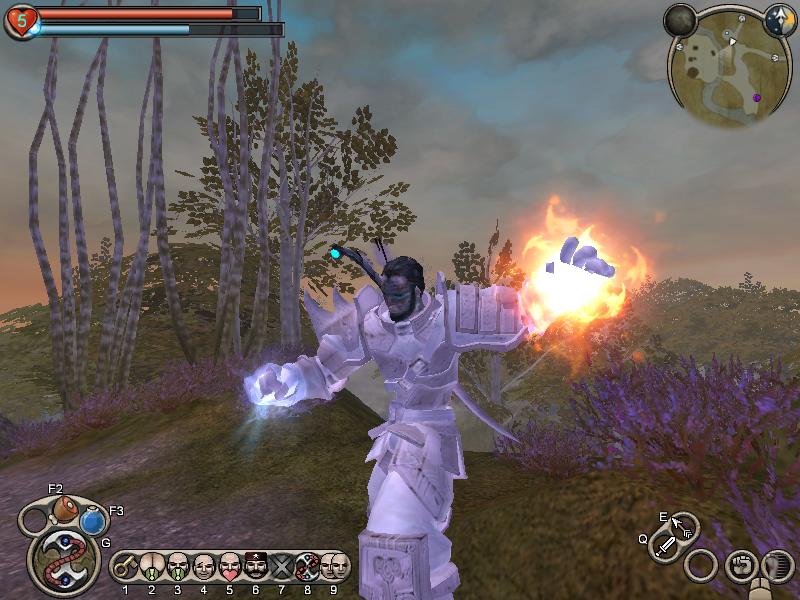Activate the fist action icon
800x600 pixels.
pyautogui.click(x=740, y=565)
